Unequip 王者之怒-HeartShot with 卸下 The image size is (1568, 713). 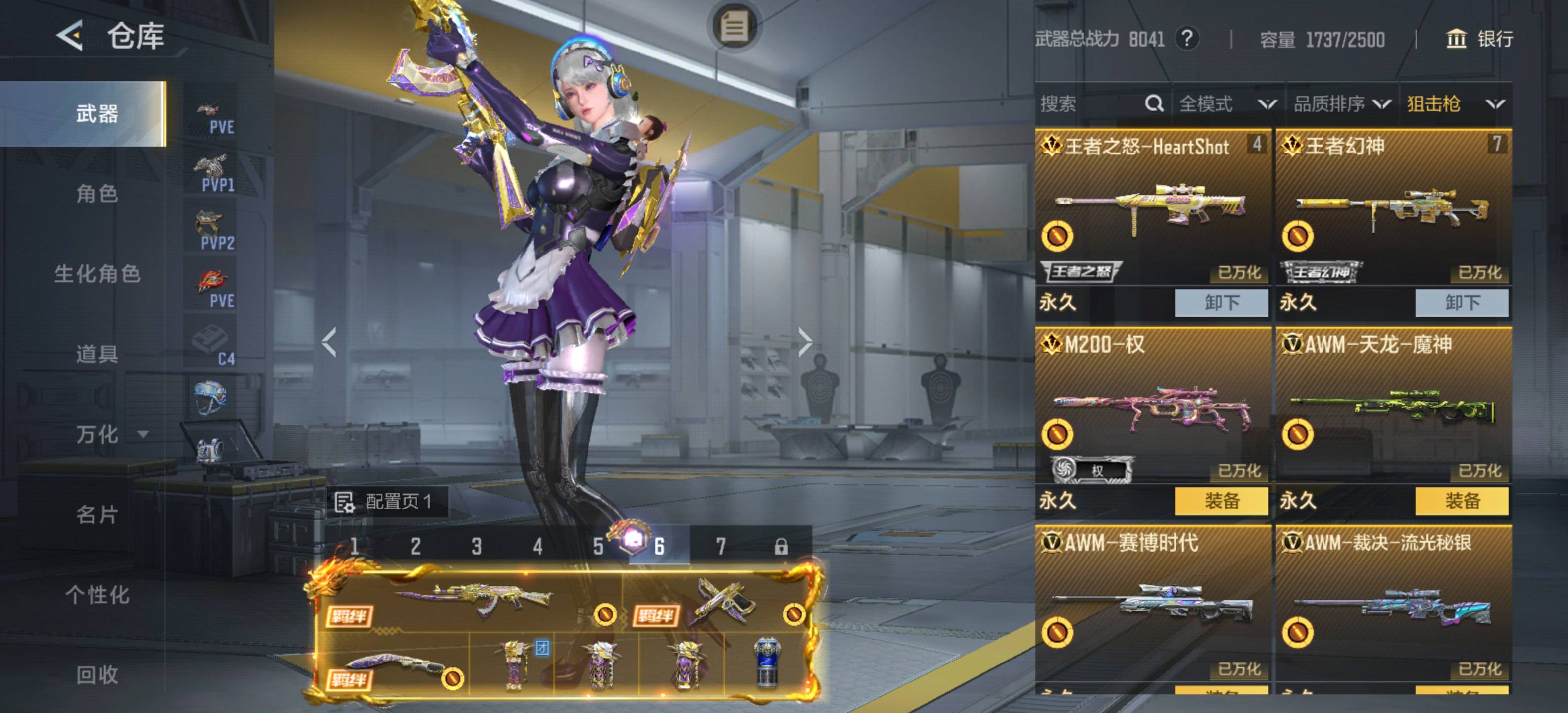point(1221,303)
